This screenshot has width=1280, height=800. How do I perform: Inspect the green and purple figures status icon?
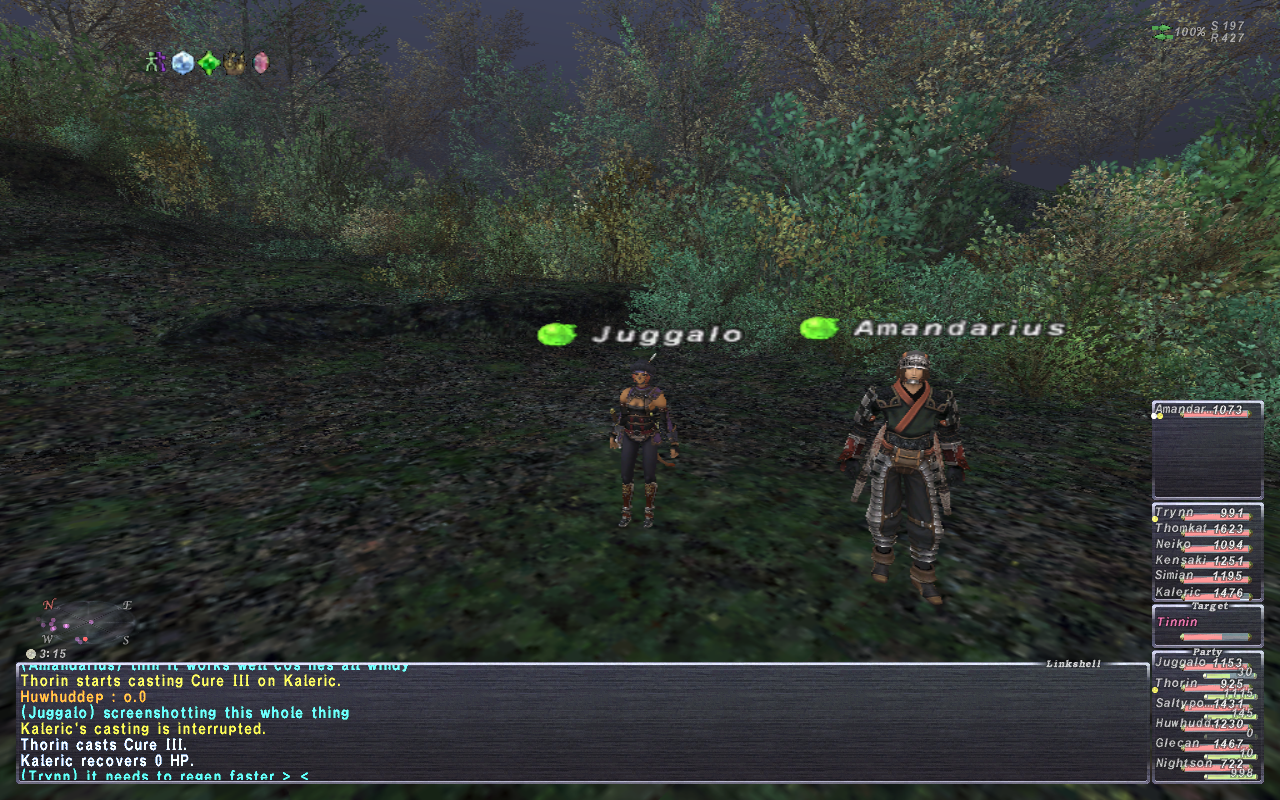(x=155, y=63)
